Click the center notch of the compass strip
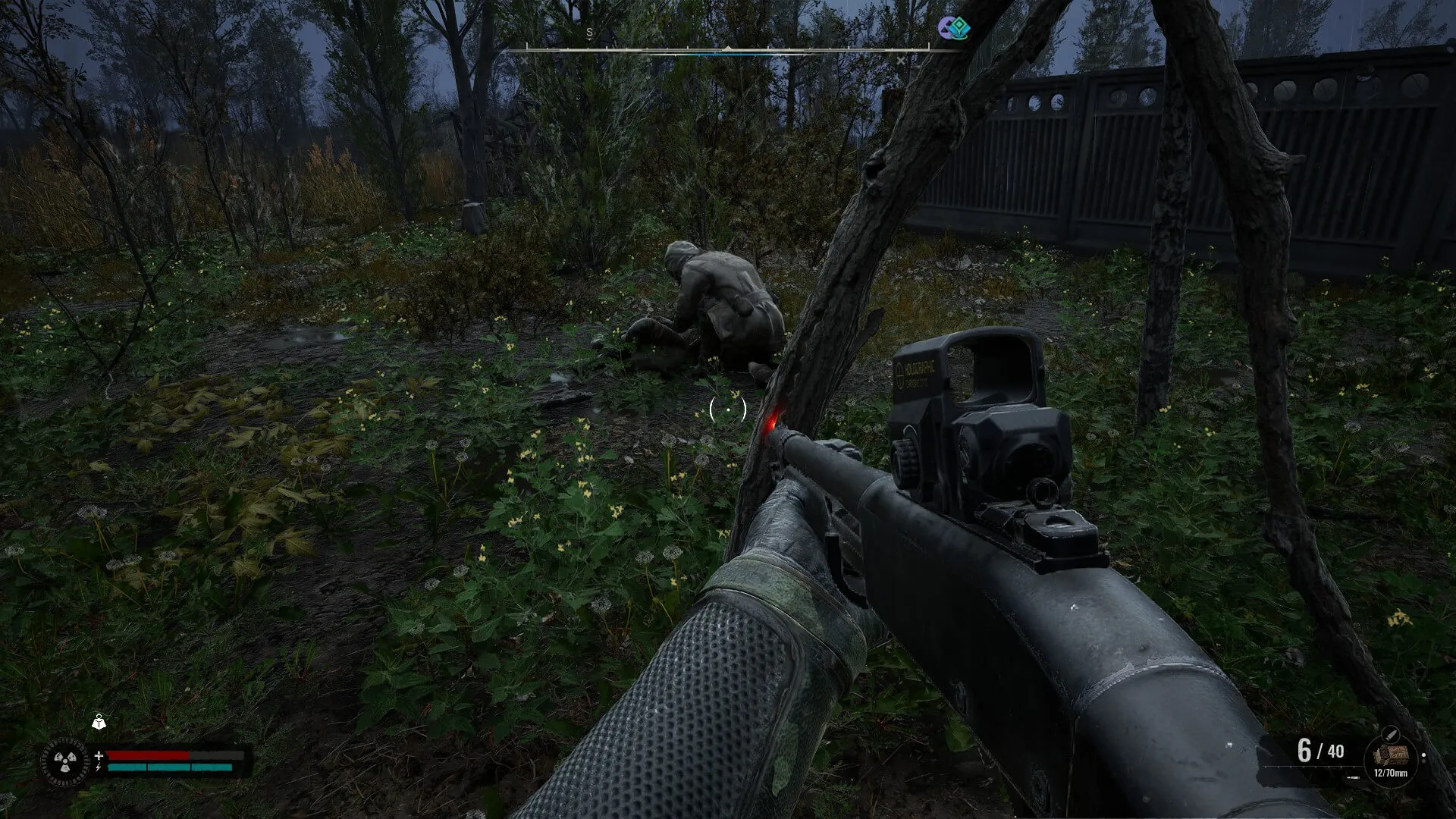Viewport: 1456px width, 819px height. coord(729,48)
